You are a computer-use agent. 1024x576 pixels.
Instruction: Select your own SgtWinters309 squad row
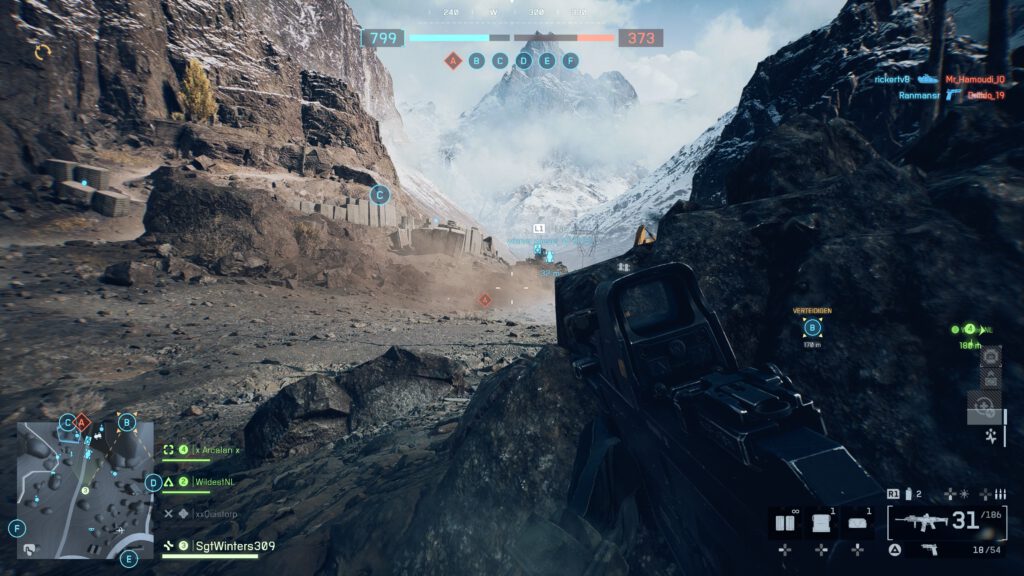(x=234, y=545)
